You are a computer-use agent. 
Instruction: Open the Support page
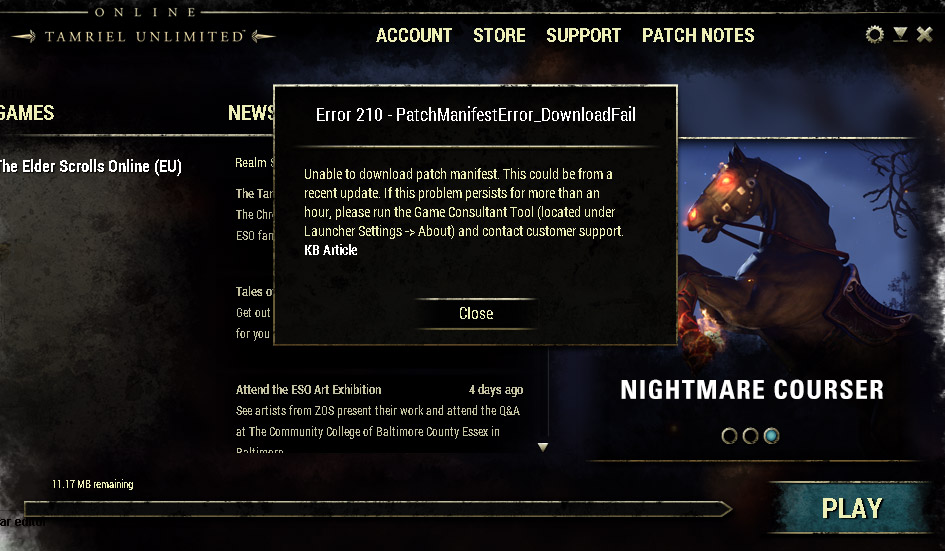click(583, 35)
